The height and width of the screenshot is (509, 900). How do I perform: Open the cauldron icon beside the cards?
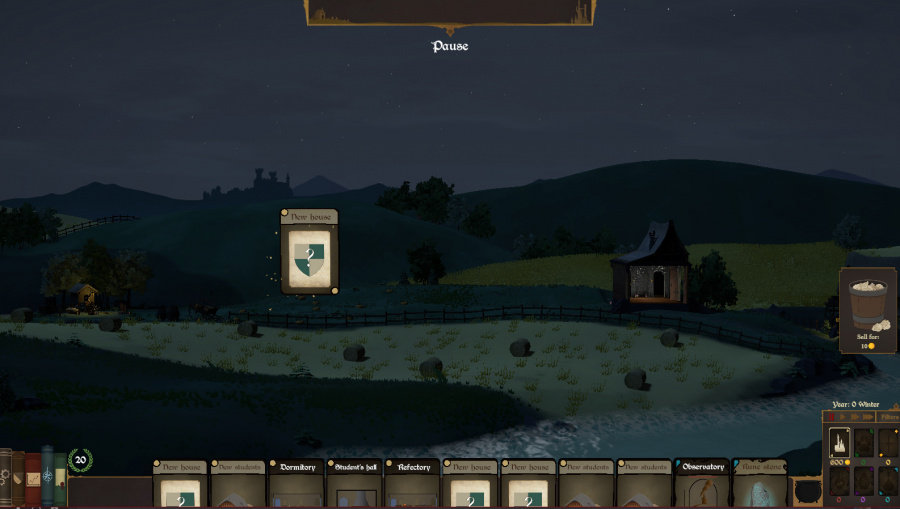806,490
